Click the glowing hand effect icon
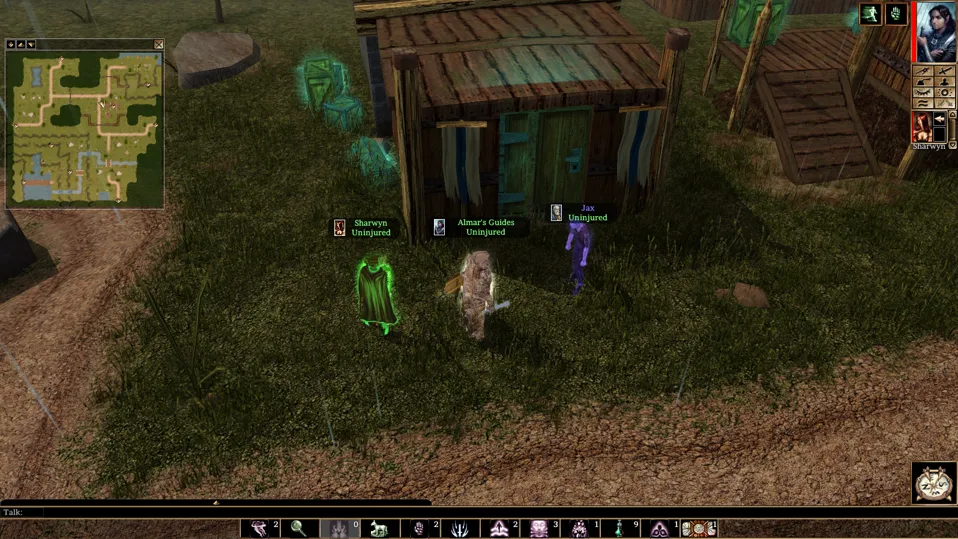This screenshot has width=958, height=539. pos(896,14)
